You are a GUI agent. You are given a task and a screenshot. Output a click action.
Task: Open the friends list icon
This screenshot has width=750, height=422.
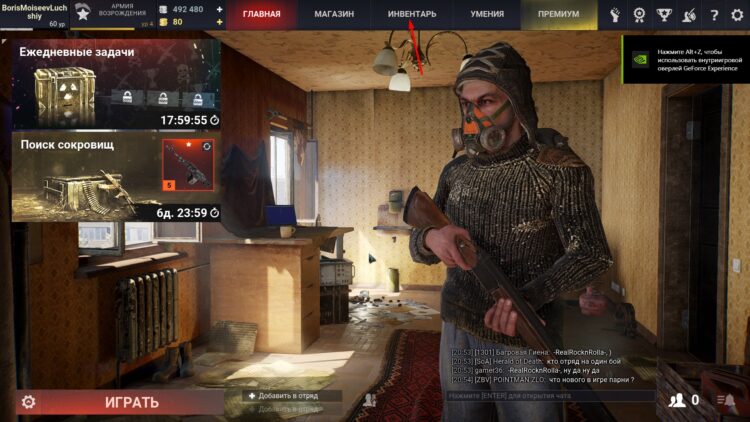679,400
